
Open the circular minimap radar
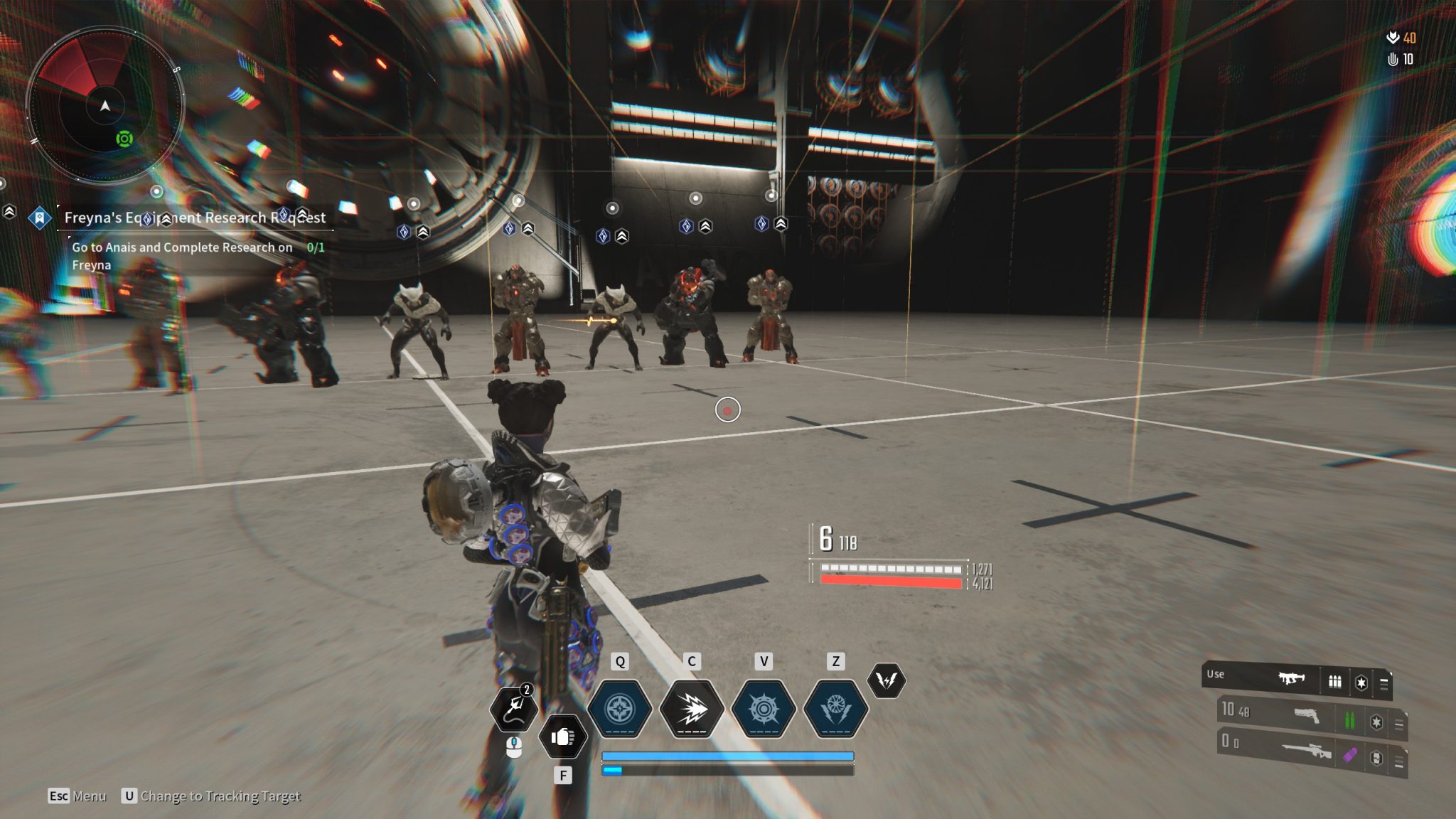(x=105, y=107)
